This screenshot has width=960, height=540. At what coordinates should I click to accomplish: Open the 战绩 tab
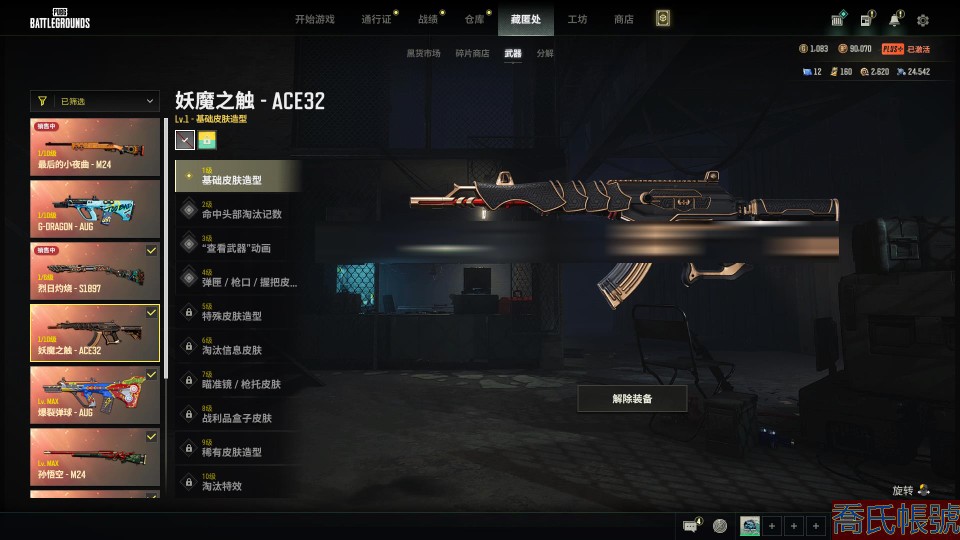point(427,19)
